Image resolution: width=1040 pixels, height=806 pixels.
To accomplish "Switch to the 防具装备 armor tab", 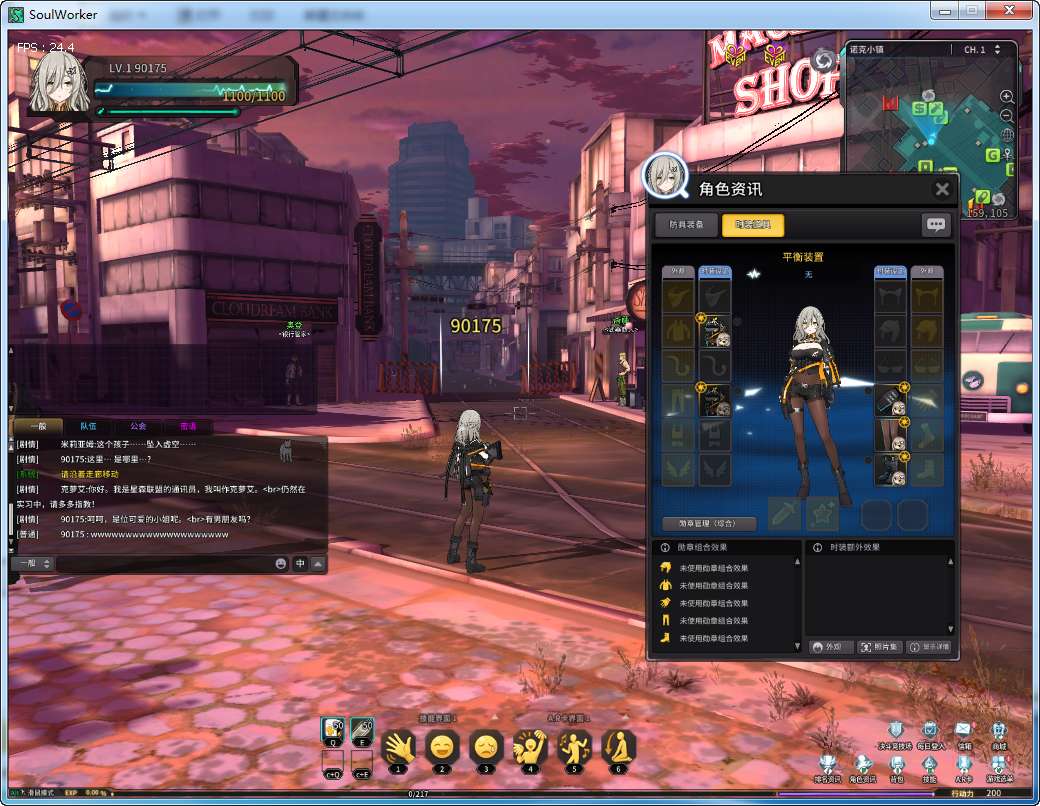I will (x=685, y=225).
